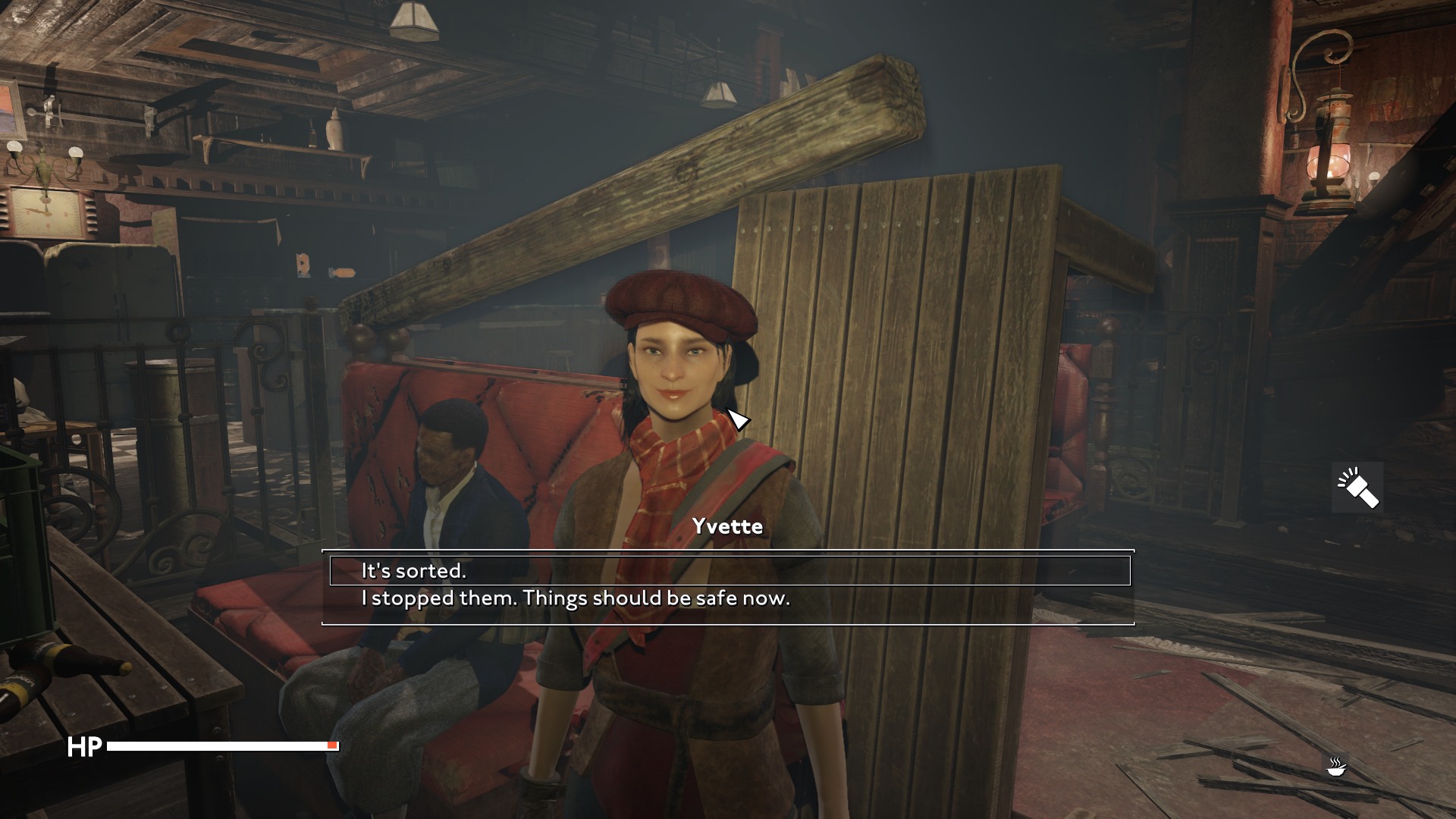Choose the "It's sorted." reply
The image size is (1456, 819).
(413, 570)
